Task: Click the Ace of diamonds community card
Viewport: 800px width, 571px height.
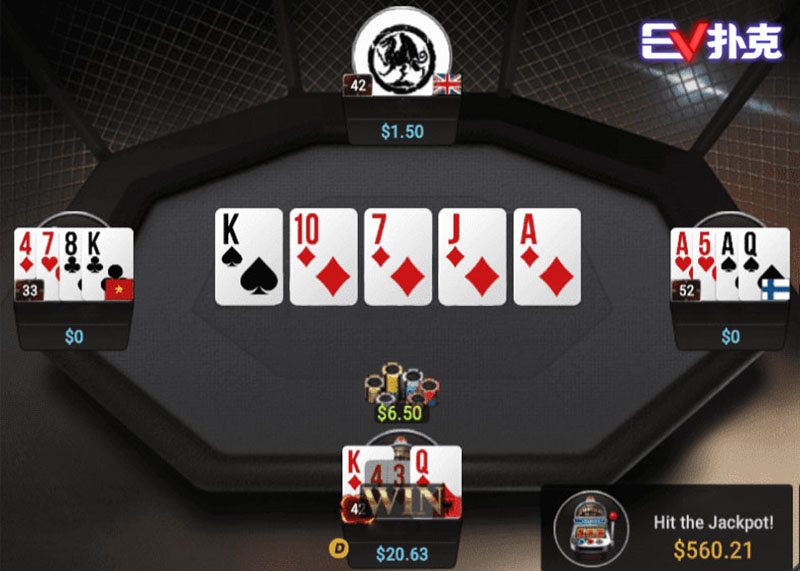Action: tap(547, 256)
